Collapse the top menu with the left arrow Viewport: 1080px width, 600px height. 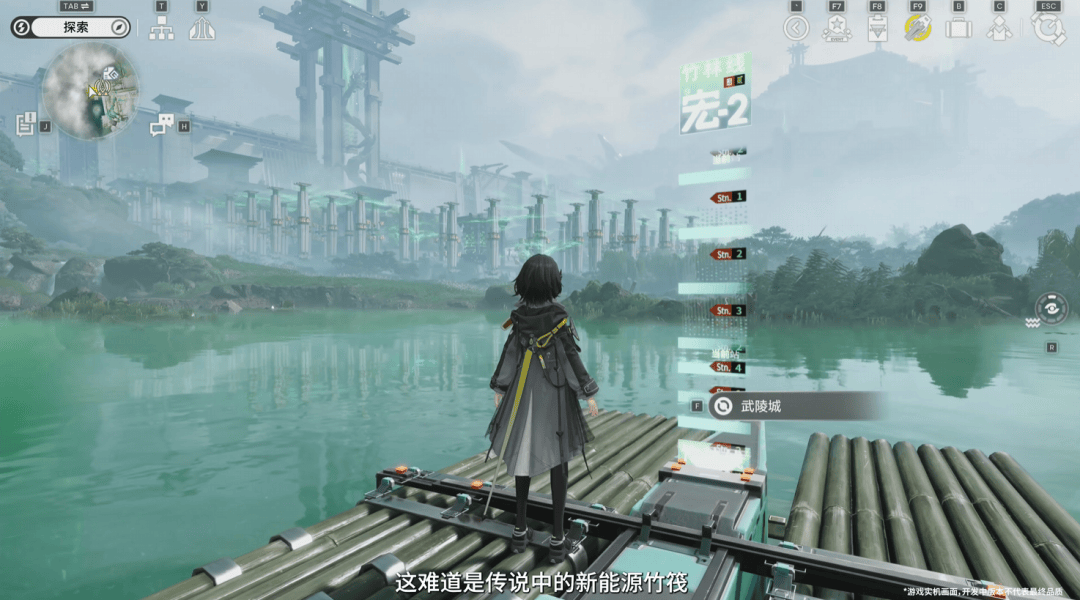[x=796, y=28]
